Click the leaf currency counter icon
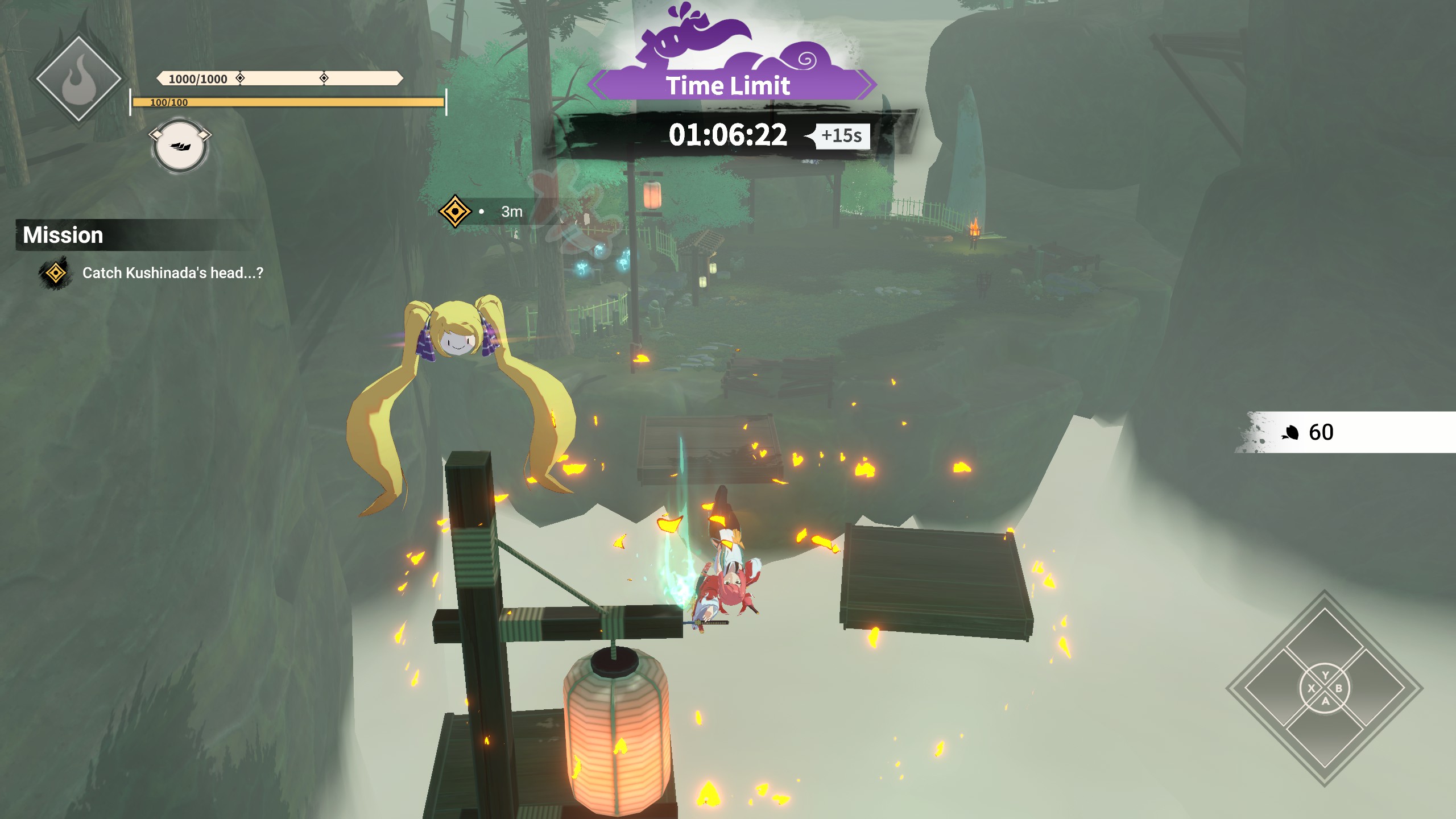The image size is (1456, 819). pos(1290,433)
